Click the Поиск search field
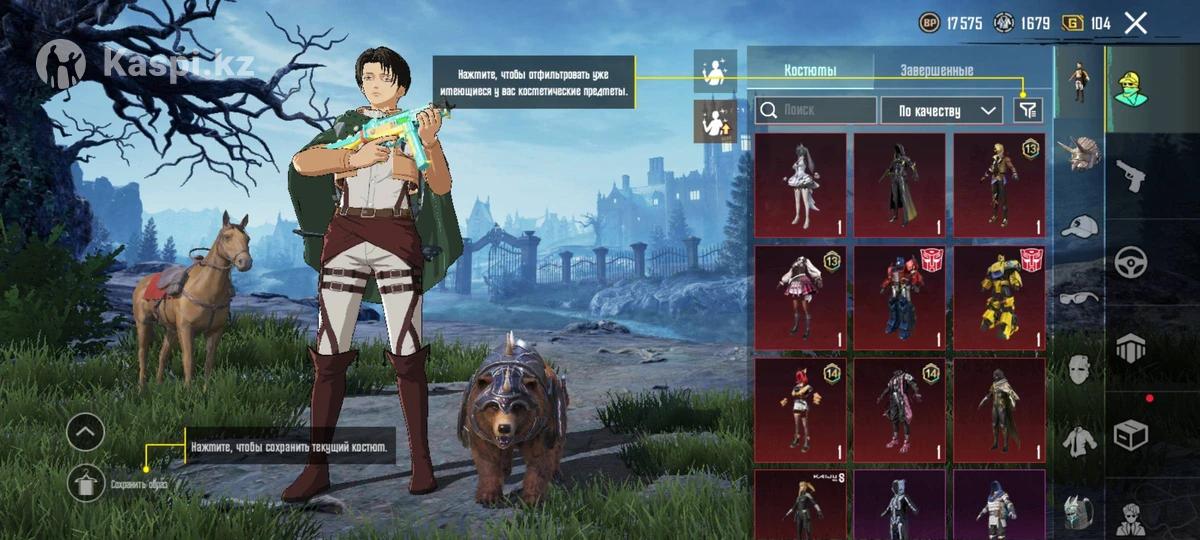Viewport: 1200px width, 540px height. click(x=816, y=110)
